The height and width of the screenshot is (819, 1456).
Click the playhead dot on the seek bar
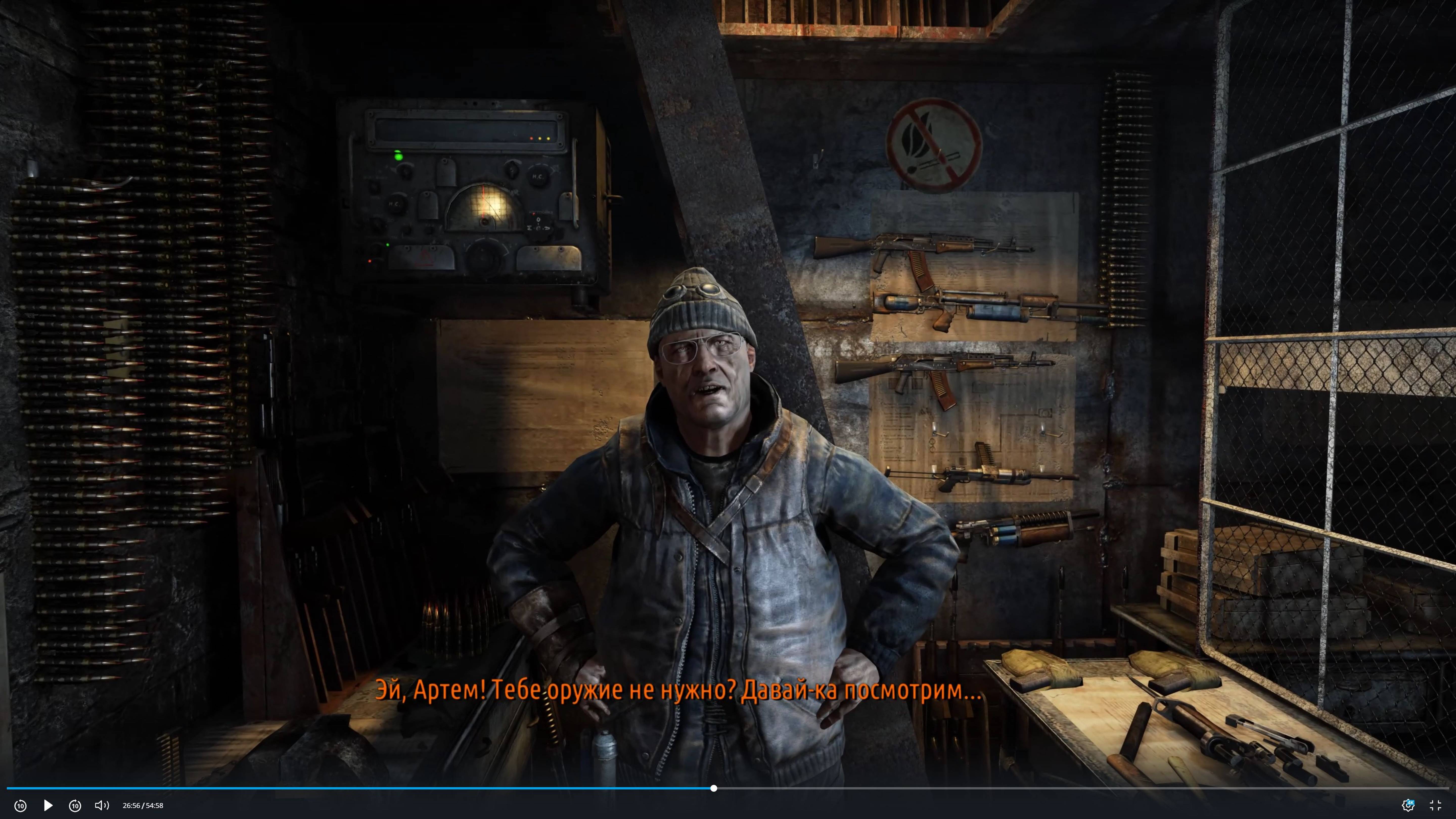(x=714, y=788)
